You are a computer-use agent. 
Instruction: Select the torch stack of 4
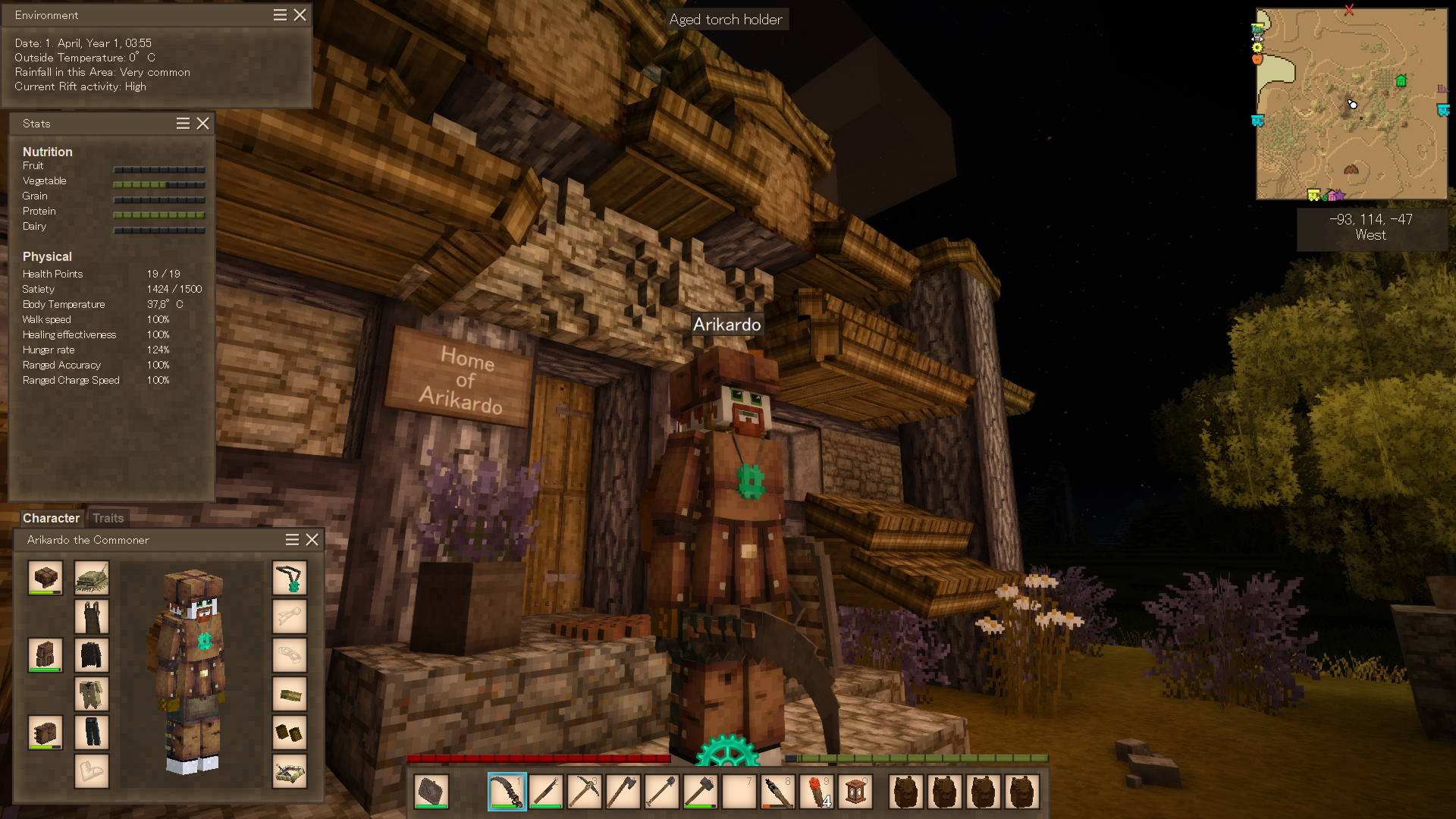click(x=816, y=792)
